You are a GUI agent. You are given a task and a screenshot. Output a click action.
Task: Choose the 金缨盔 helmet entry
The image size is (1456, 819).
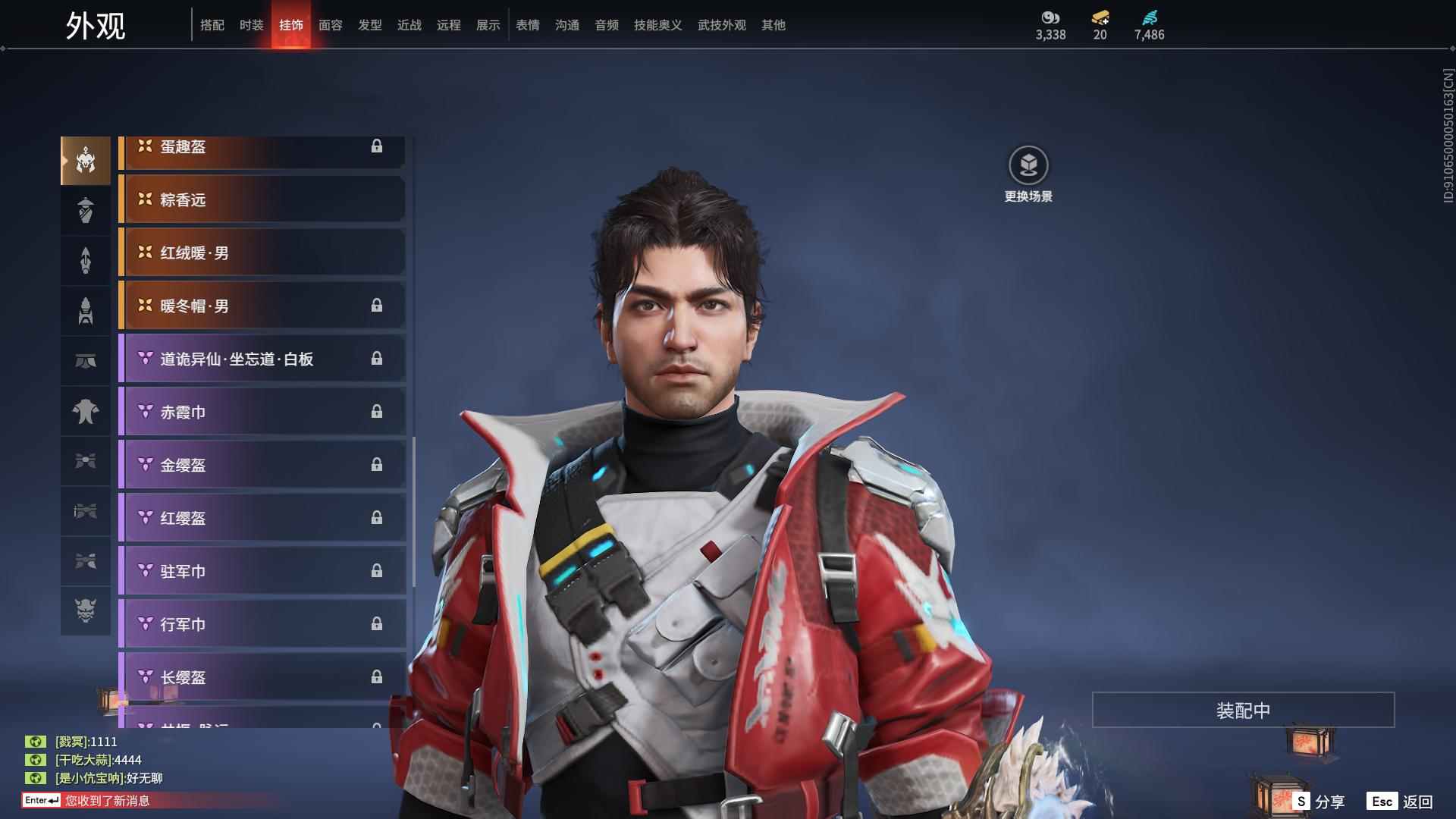(x=262, y=465)
